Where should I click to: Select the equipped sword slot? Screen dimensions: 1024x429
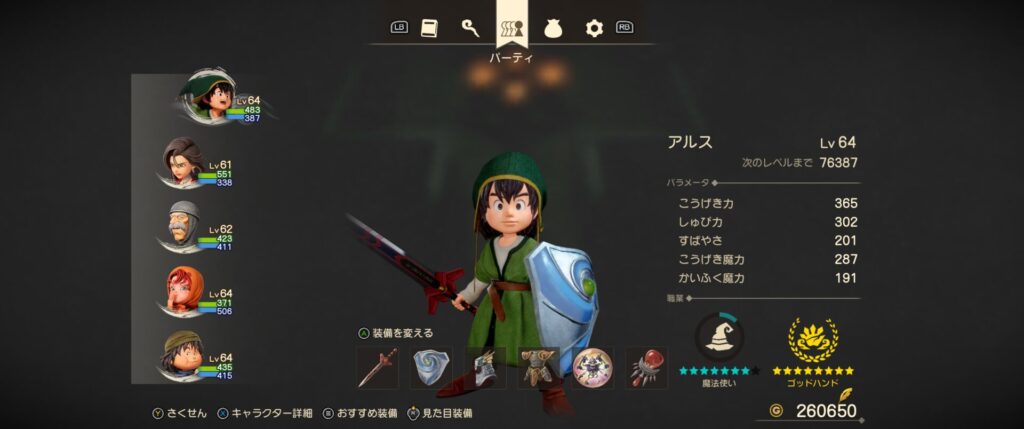coord(377,368)
